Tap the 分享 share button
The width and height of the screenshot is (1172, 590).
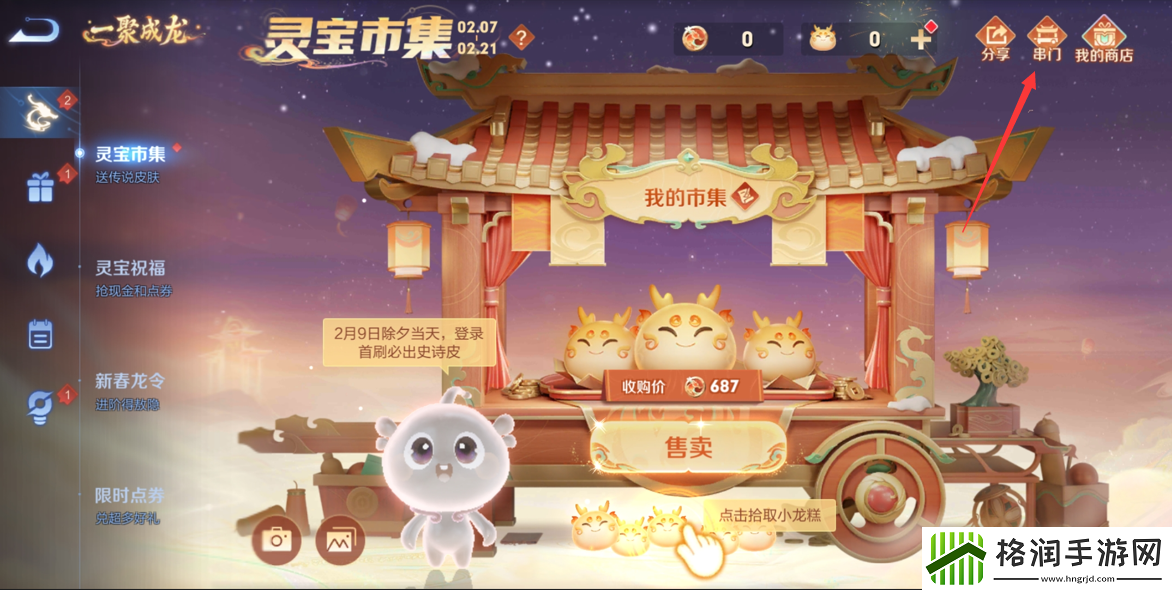(995, 39)
